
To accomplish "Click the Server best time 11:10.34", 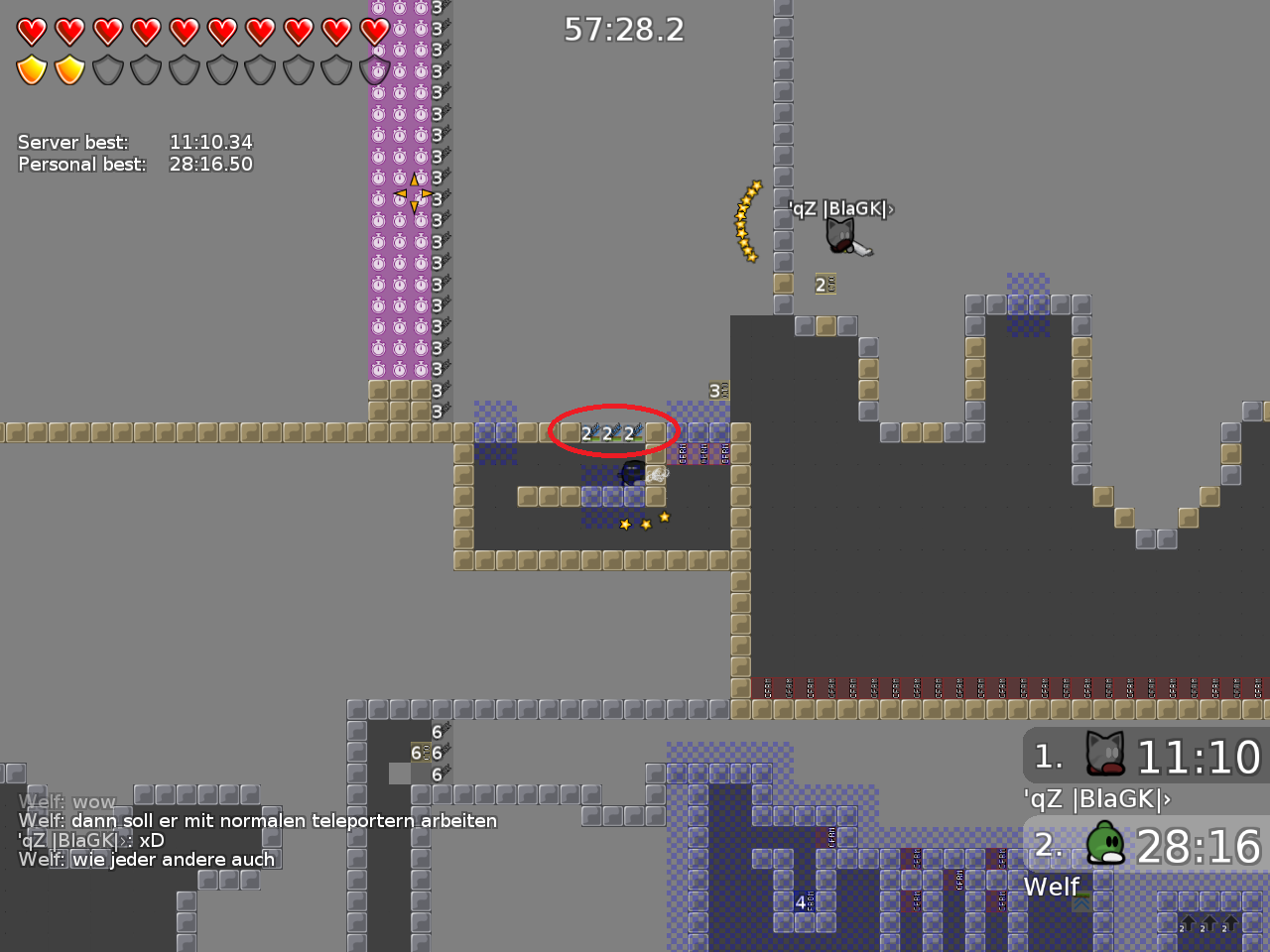I will click(211, 142).
